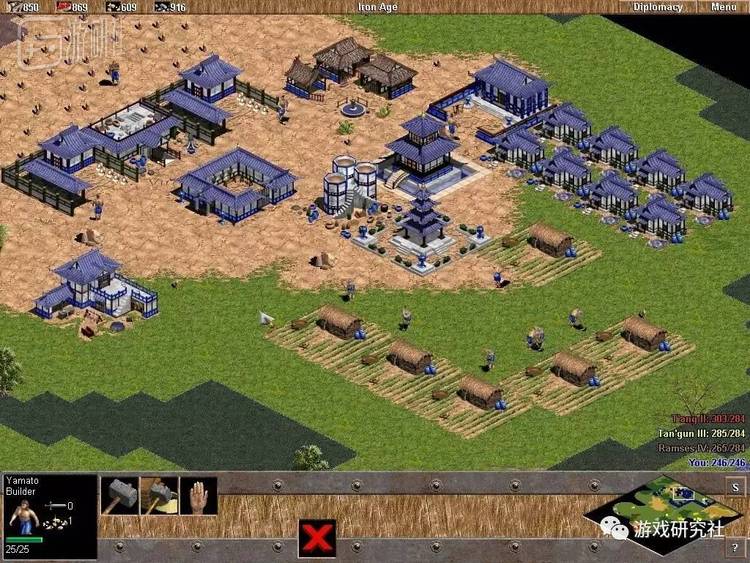Viewport: 750px width, 563px height.
Task: Select the Yamato Builder portrait
Action: click(x=22, y=519)
